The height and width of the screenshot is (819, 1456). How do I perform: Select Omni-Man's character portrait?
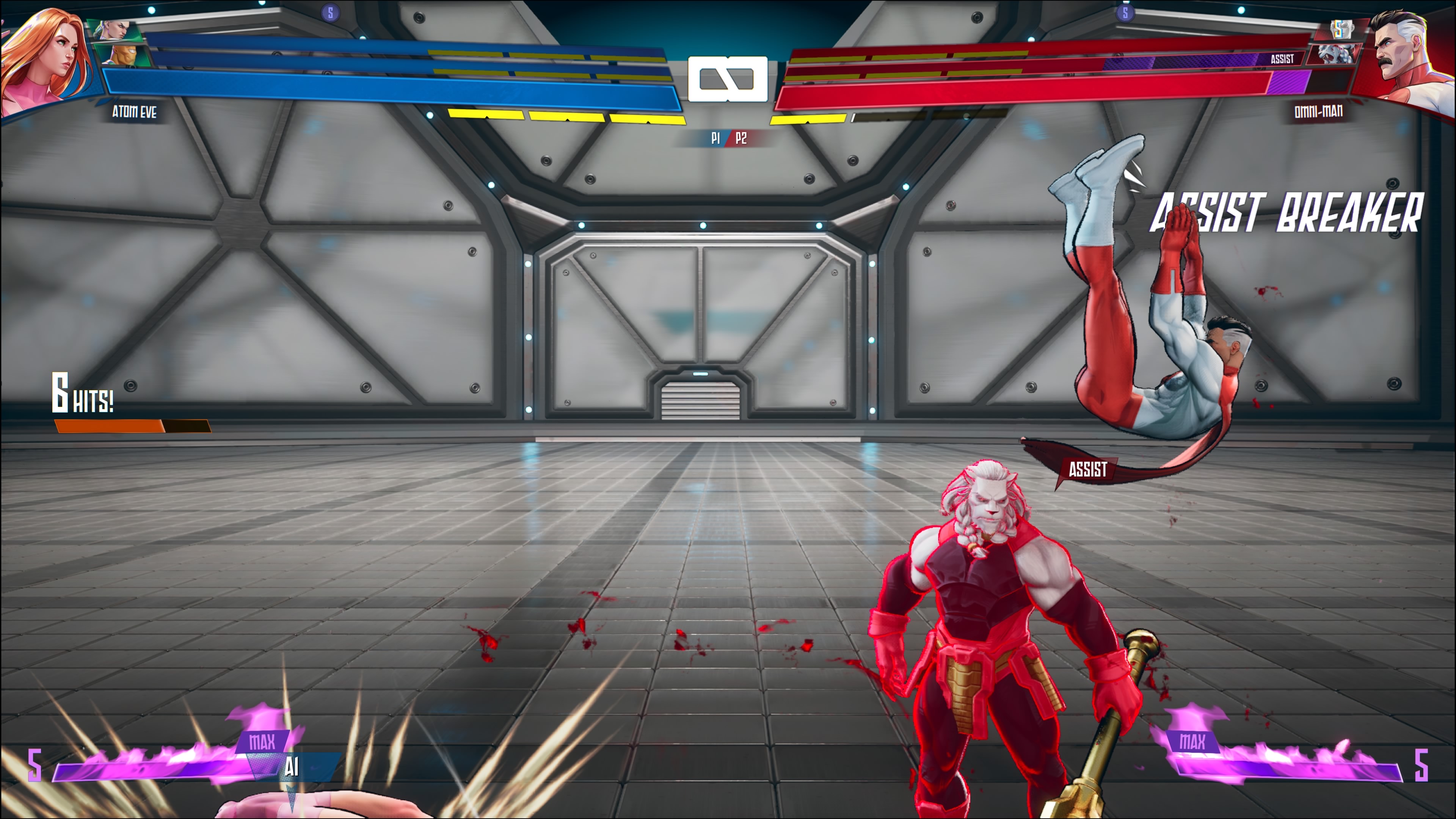[1407, 56]
